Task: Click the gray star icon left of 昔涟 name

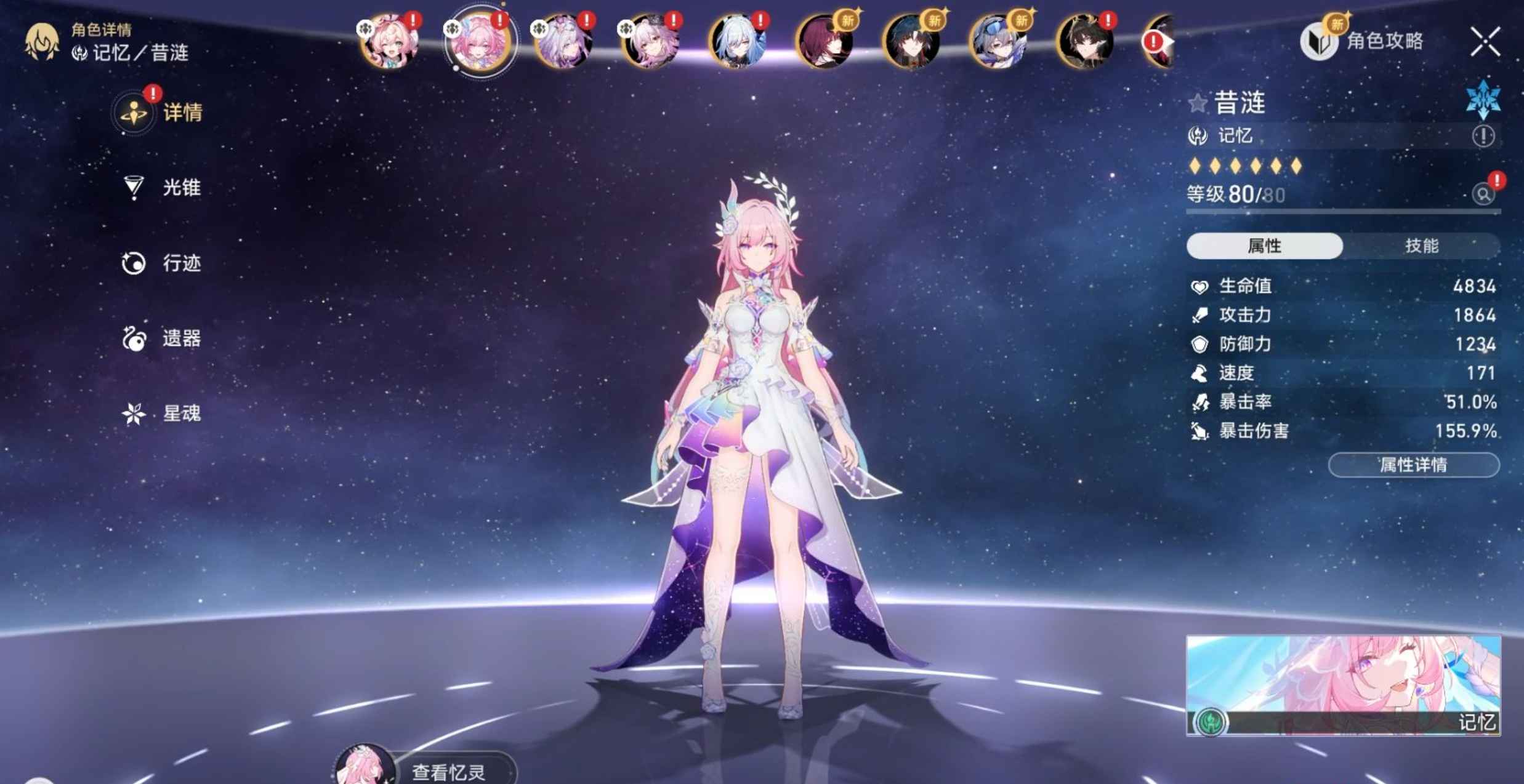Action: point(1197,103)
